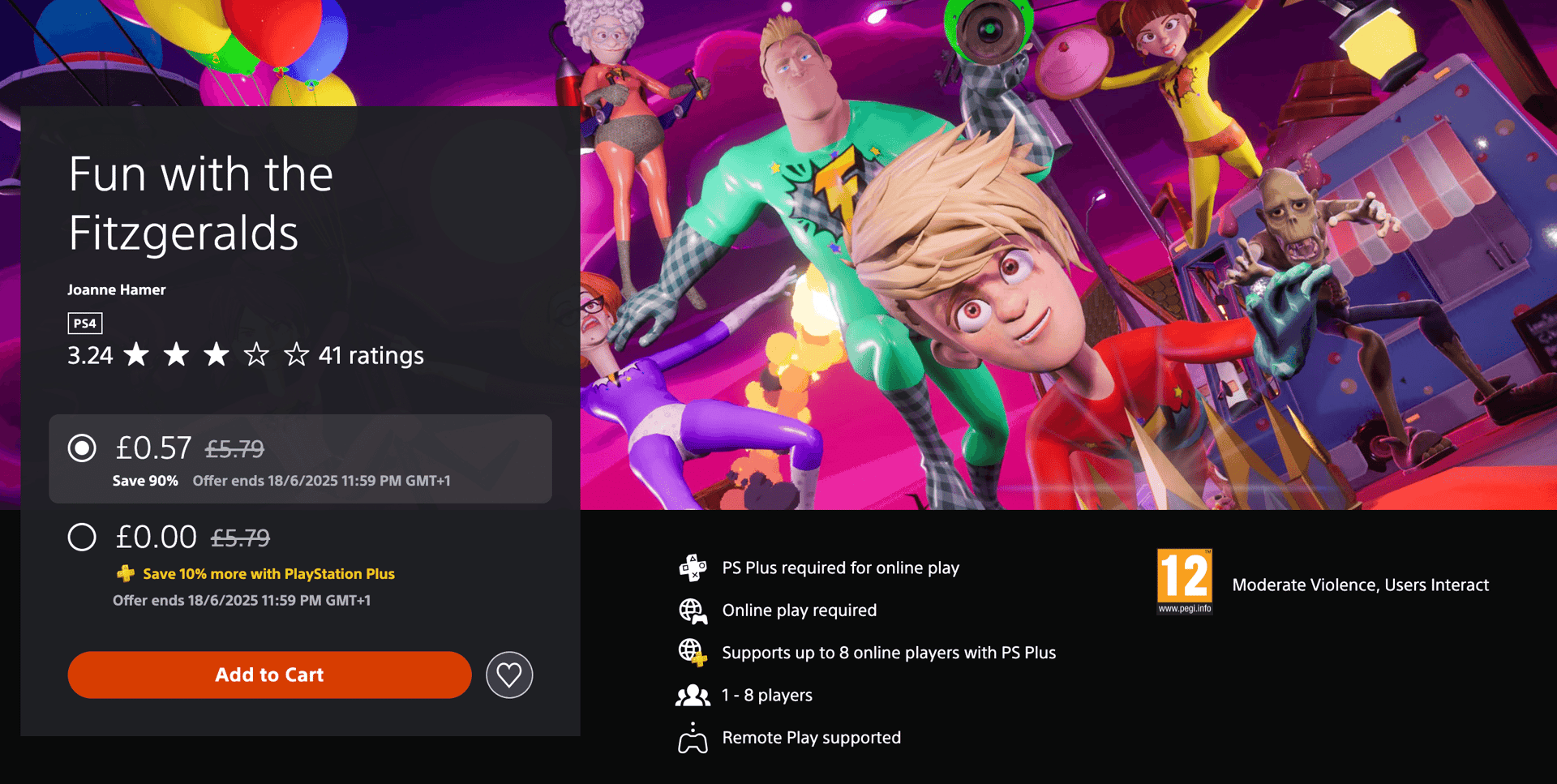Select the £0.00 PlayStation Plus price option
This screenshot has width=1557, height=784.
[x=81, y=537]
